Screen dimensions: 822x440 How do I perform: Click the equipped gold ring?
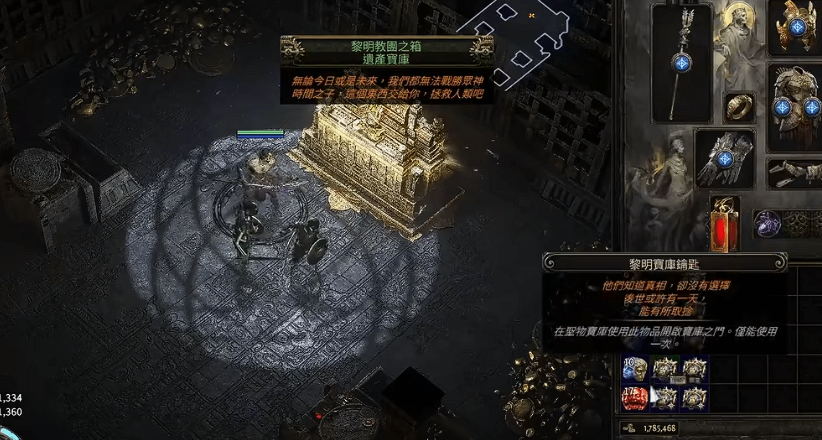[x=739, y=106]
